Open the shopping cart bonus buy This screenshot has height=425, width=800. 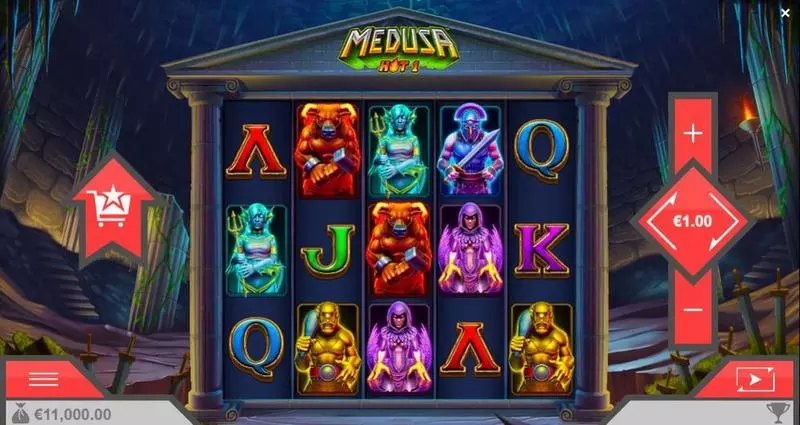point(111,209)
